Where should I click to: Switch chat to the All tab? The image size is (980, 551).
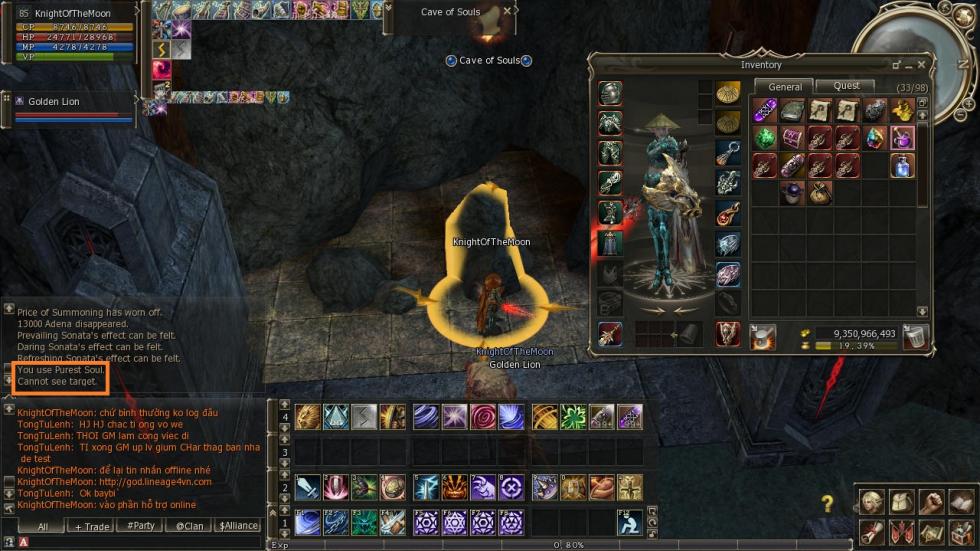[x=43, y=526]
